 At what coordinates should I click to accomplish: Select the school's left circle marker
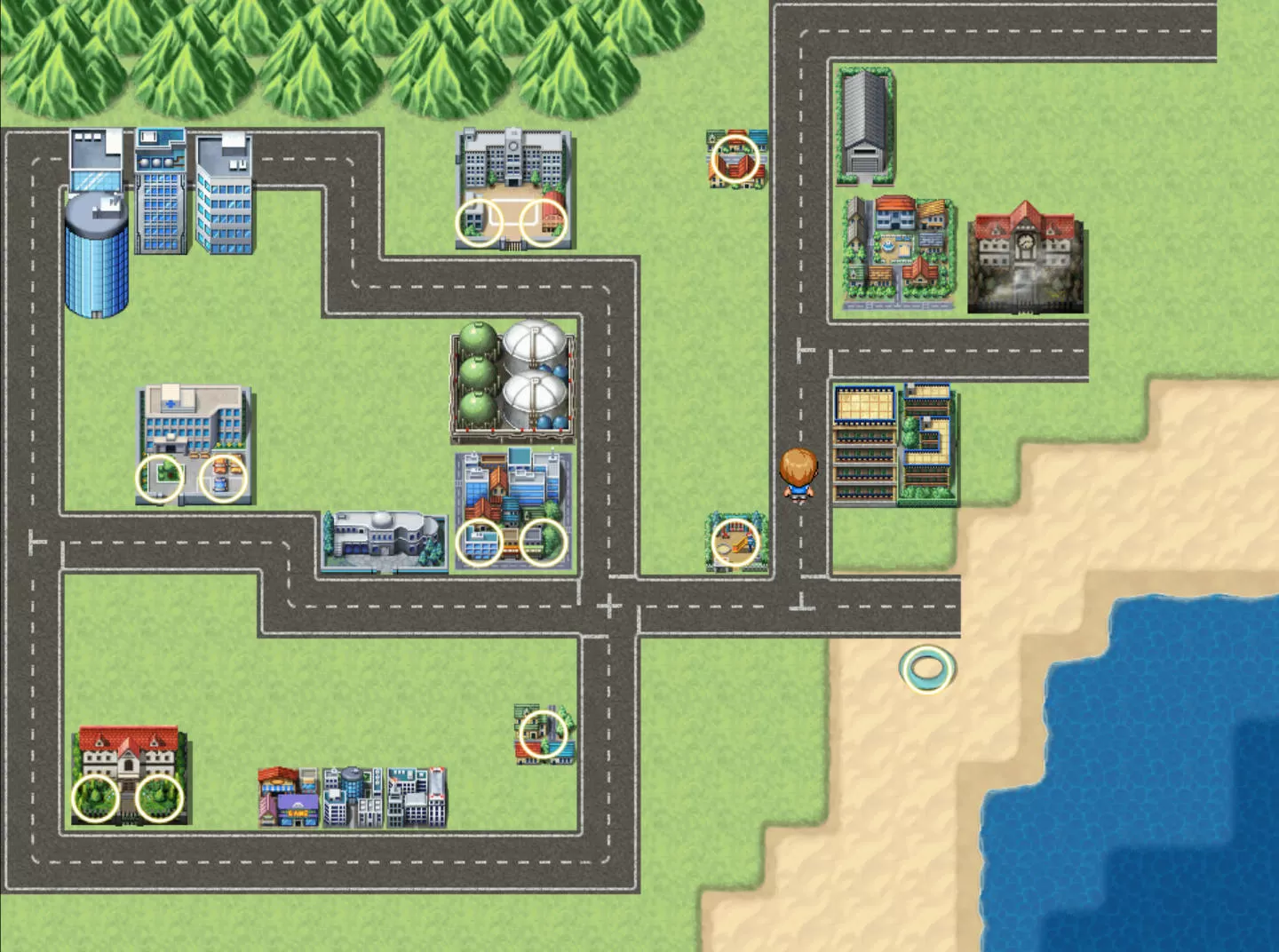pyautogui.click(x=479, y=222)
